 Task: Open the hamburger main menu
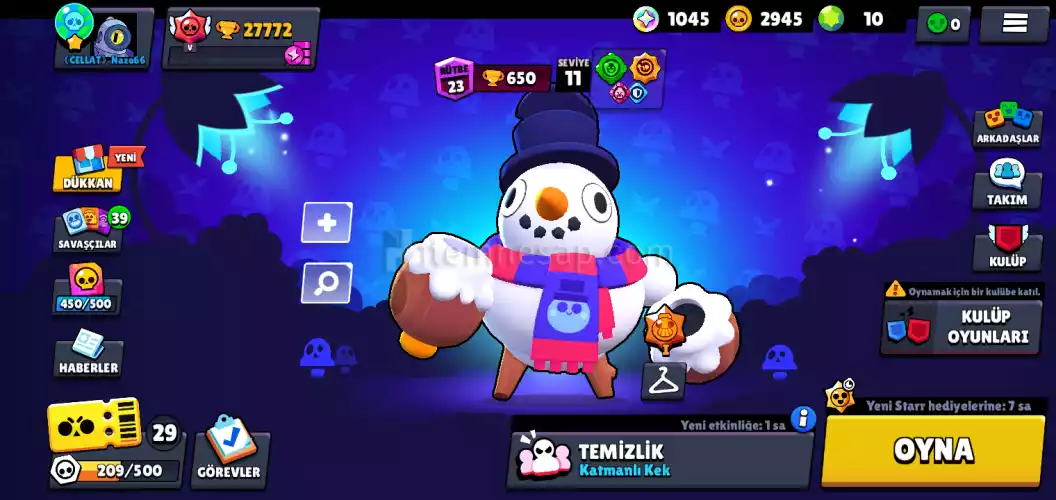point(1012,23)
